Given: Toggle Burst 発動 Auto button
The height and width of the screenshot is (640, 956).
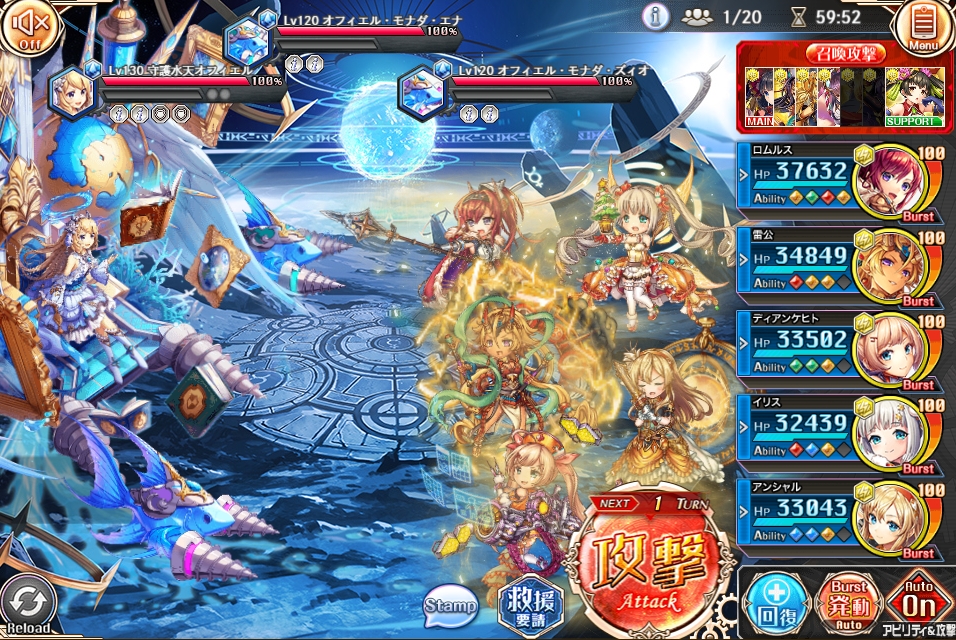Looking at the screenshot, I should (846, 603).
